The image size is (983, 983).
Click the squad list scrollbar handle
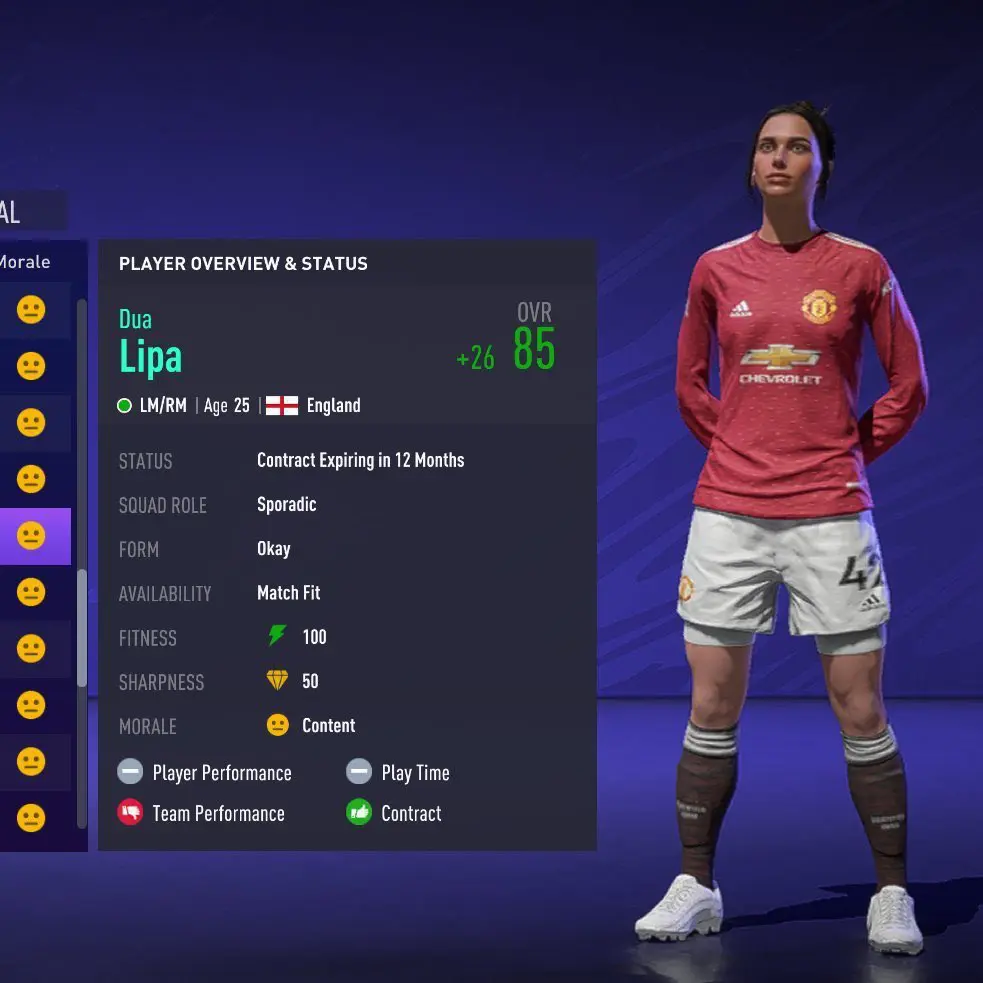pos(82,628)
